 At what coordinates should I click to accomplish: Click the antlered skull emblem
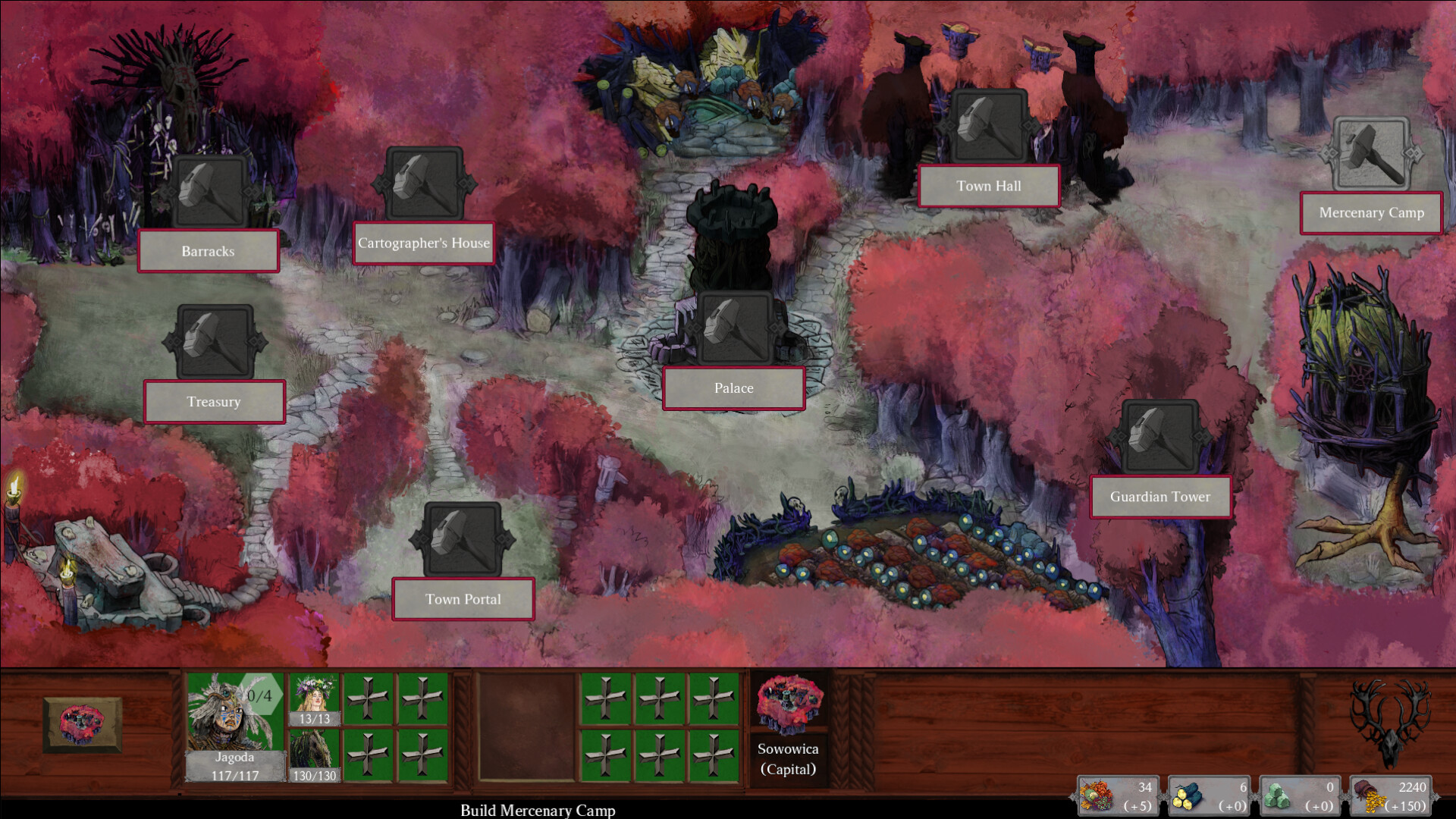1390,722
